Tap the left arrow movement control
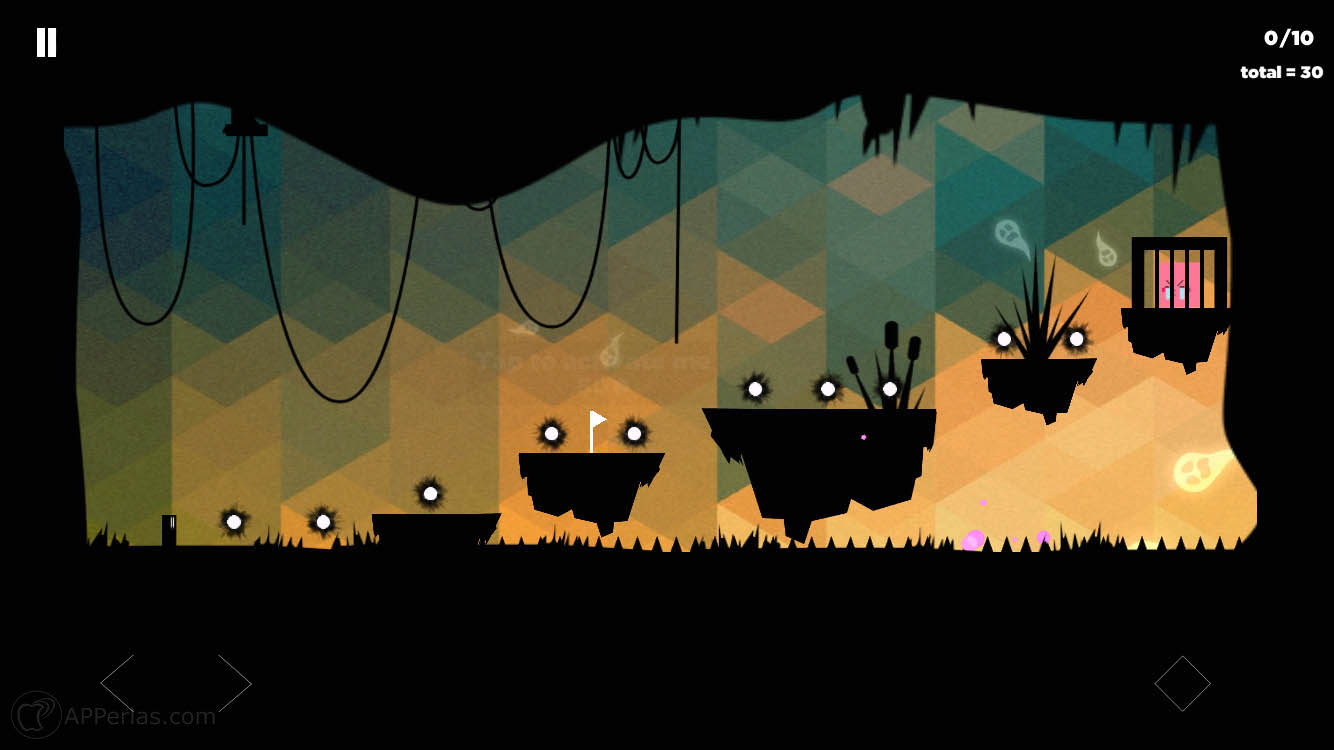This screenshot has height=750, width=1334. click(x=119, y=684)
